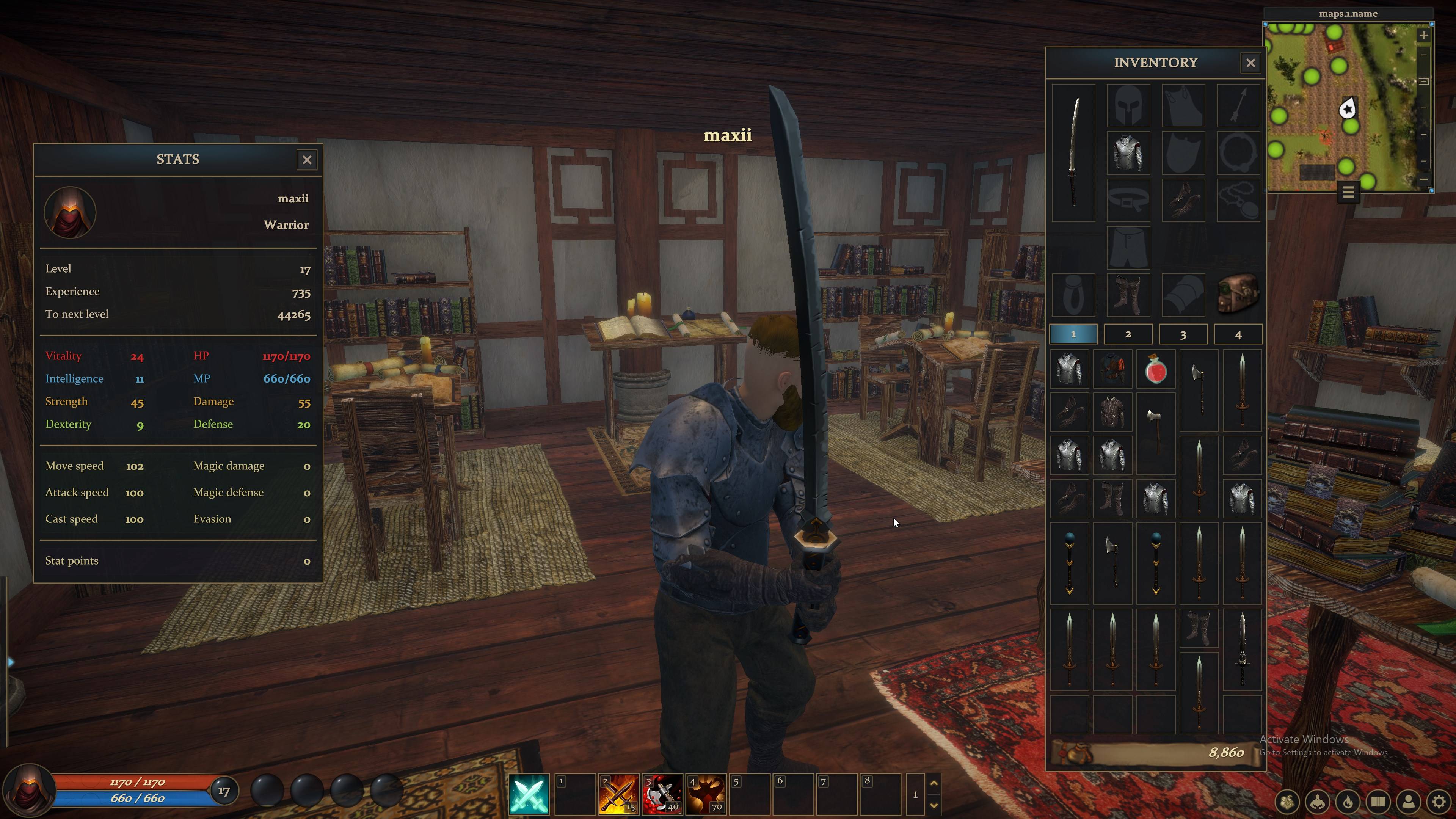
Task: Switch to inventory bag tab 2
Action: [x=1128, y=334]
